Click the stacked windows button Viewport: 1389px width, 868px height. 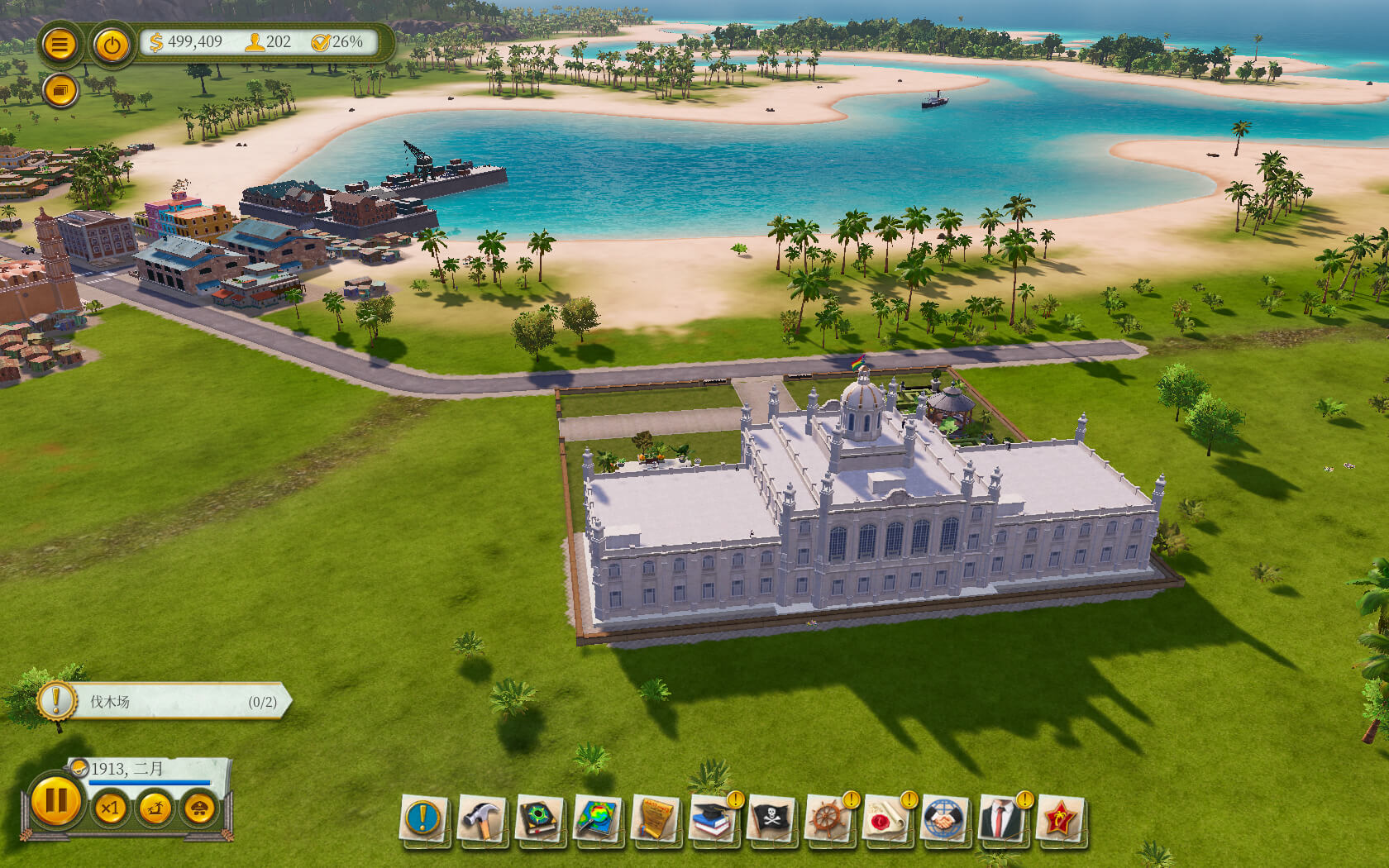pyautogui.click(x=60, y=90)
